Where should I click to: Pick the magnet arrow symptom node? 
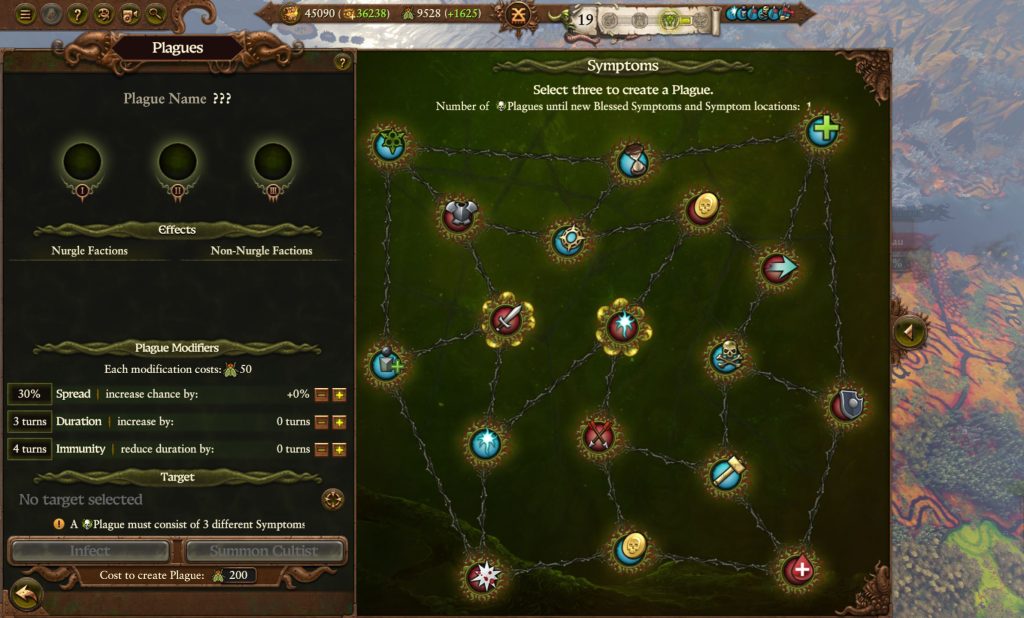click(x=778, y=268)
